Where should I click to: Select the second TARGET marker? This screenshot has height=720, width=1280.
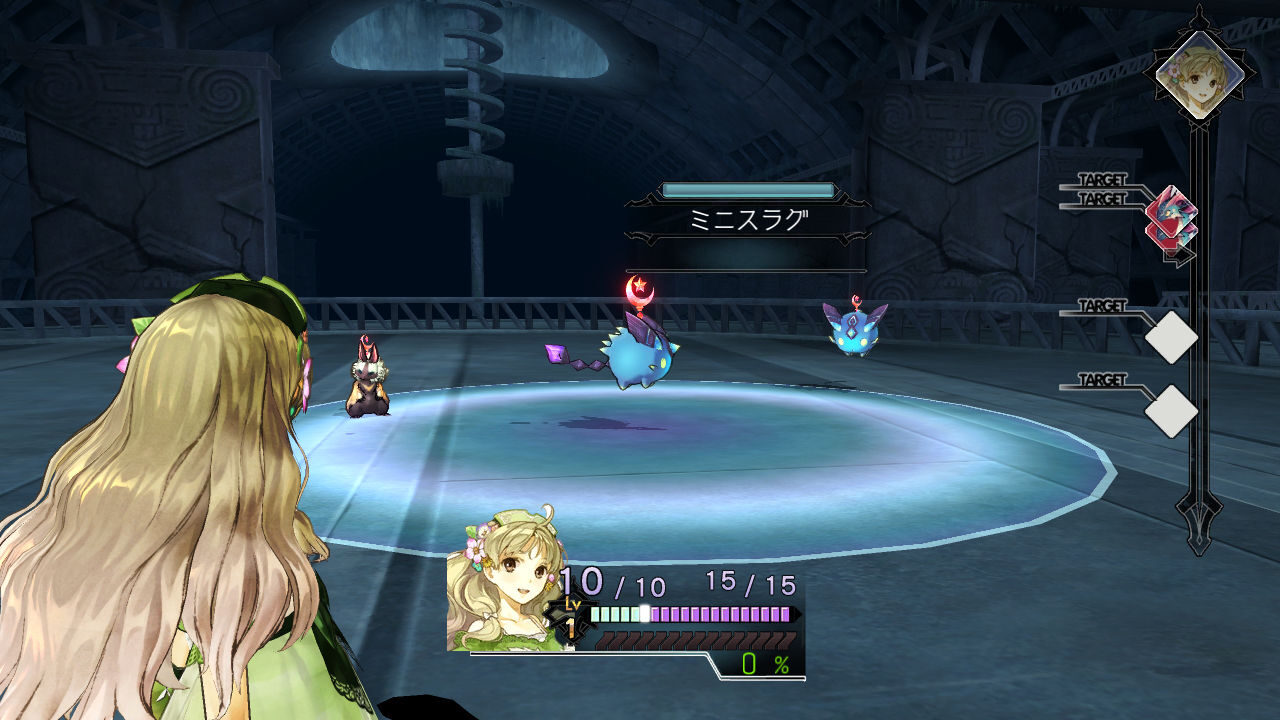point(1102,198)
